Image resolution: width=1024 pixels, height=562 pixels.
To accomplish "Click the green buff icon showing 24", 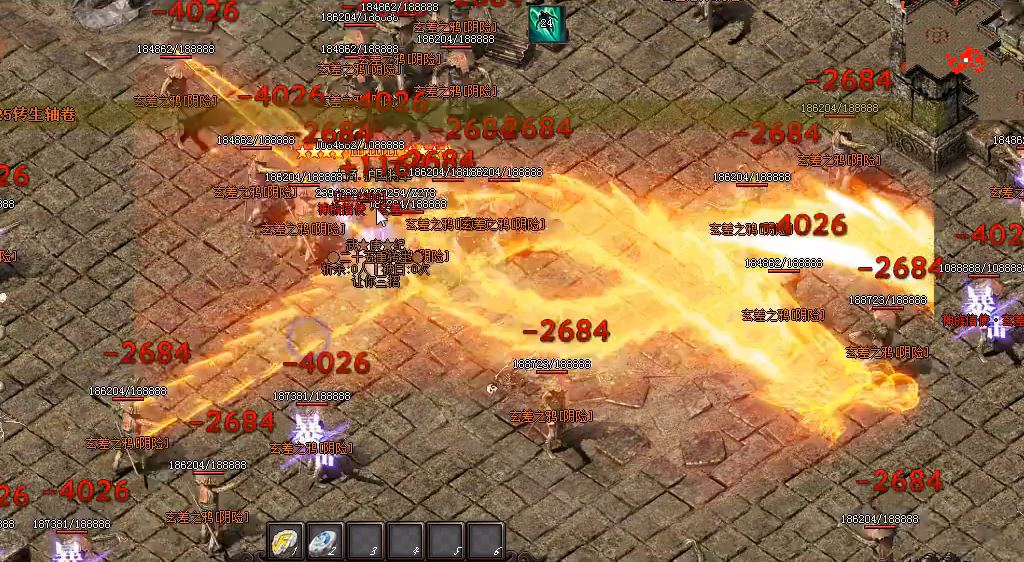I will point(546,24).
